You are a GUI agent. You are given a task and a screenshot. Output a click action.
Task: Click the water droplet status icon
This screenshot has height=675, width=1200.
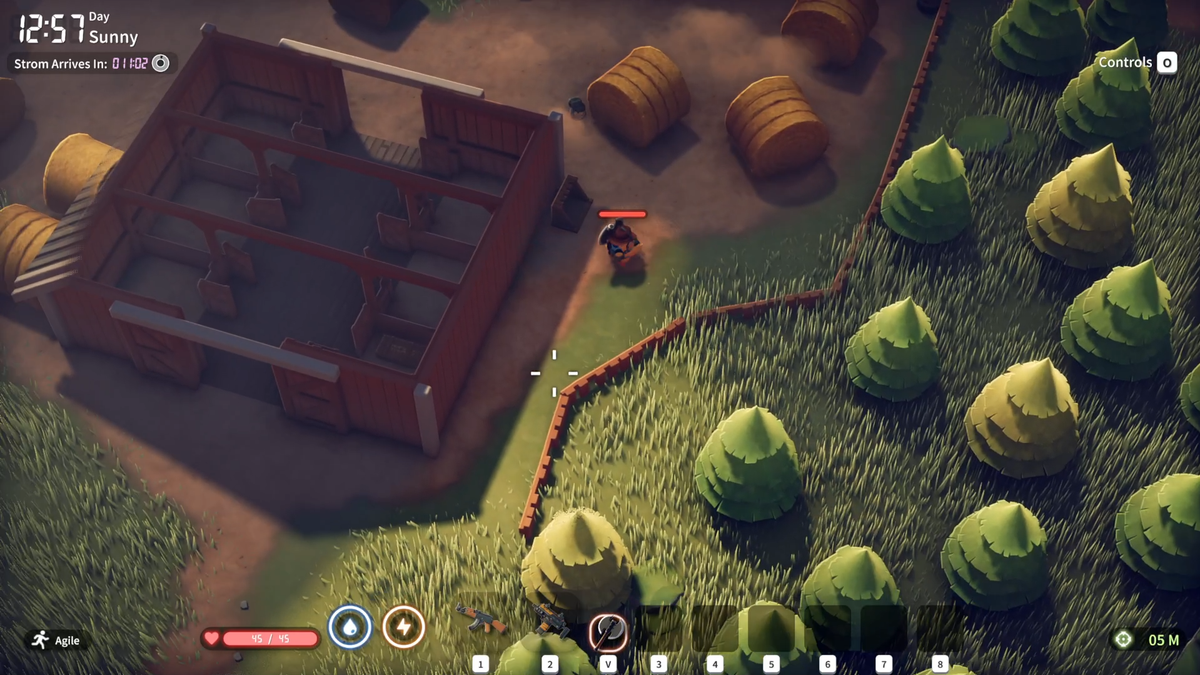tap(350, 627)
